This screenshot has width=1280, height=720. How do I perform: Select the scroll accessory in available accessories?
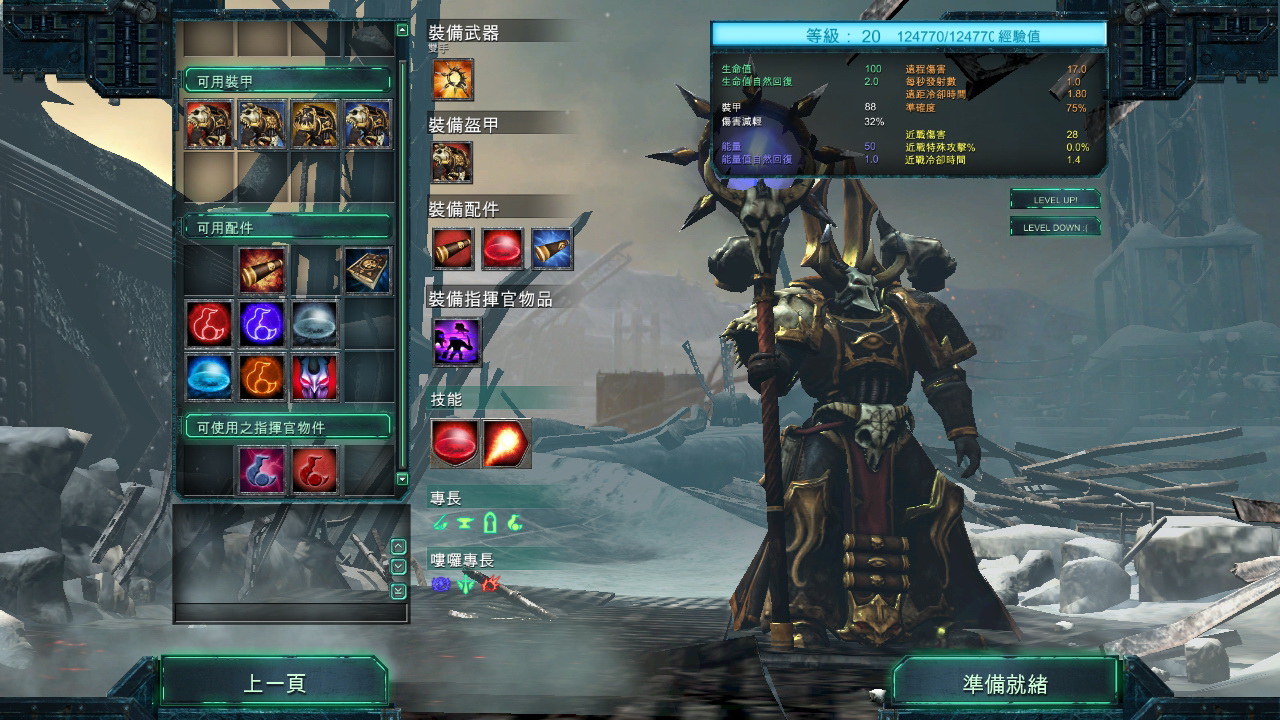coord(261,271)
